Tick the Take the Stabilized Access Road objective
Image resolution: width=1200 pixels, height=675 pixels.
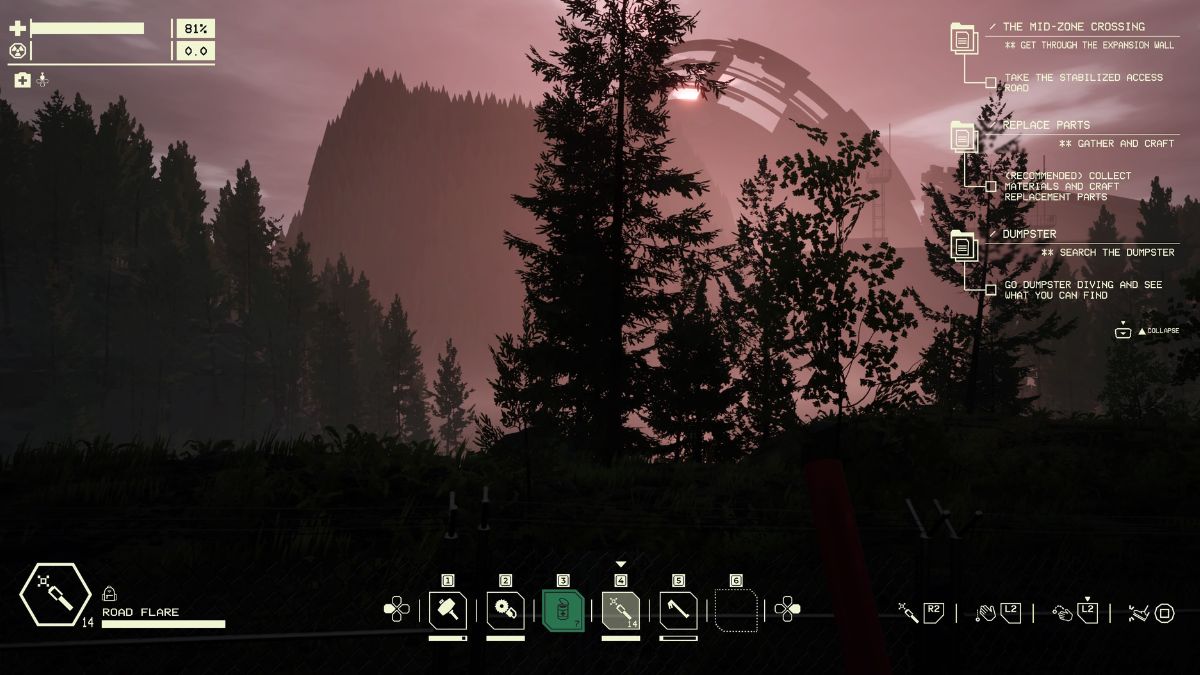pyautogui.click(x=990, y=83)
